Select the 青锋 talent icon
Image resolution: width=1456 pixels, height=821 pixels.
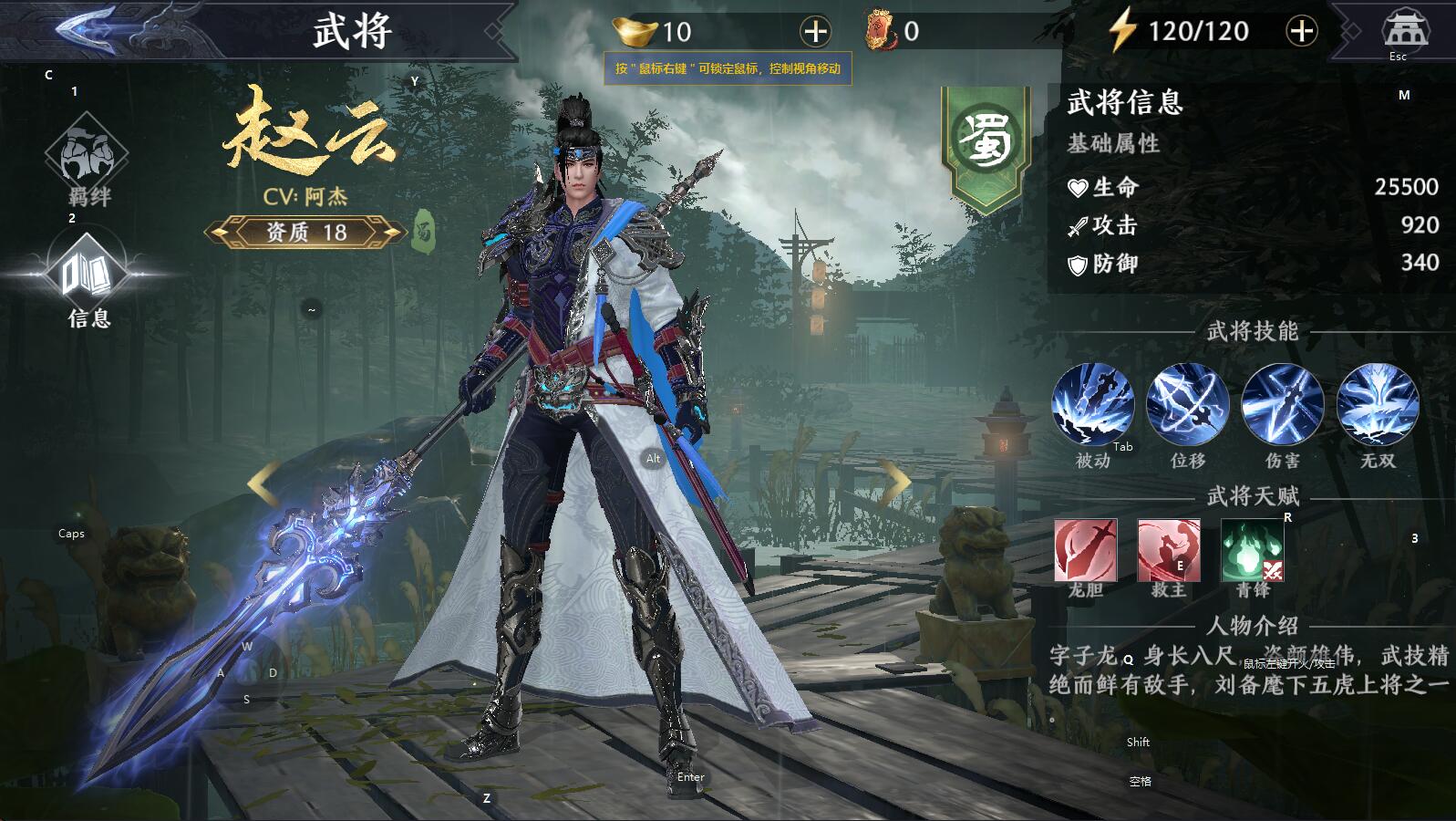pyautogui.click(x=1252, y=550)
